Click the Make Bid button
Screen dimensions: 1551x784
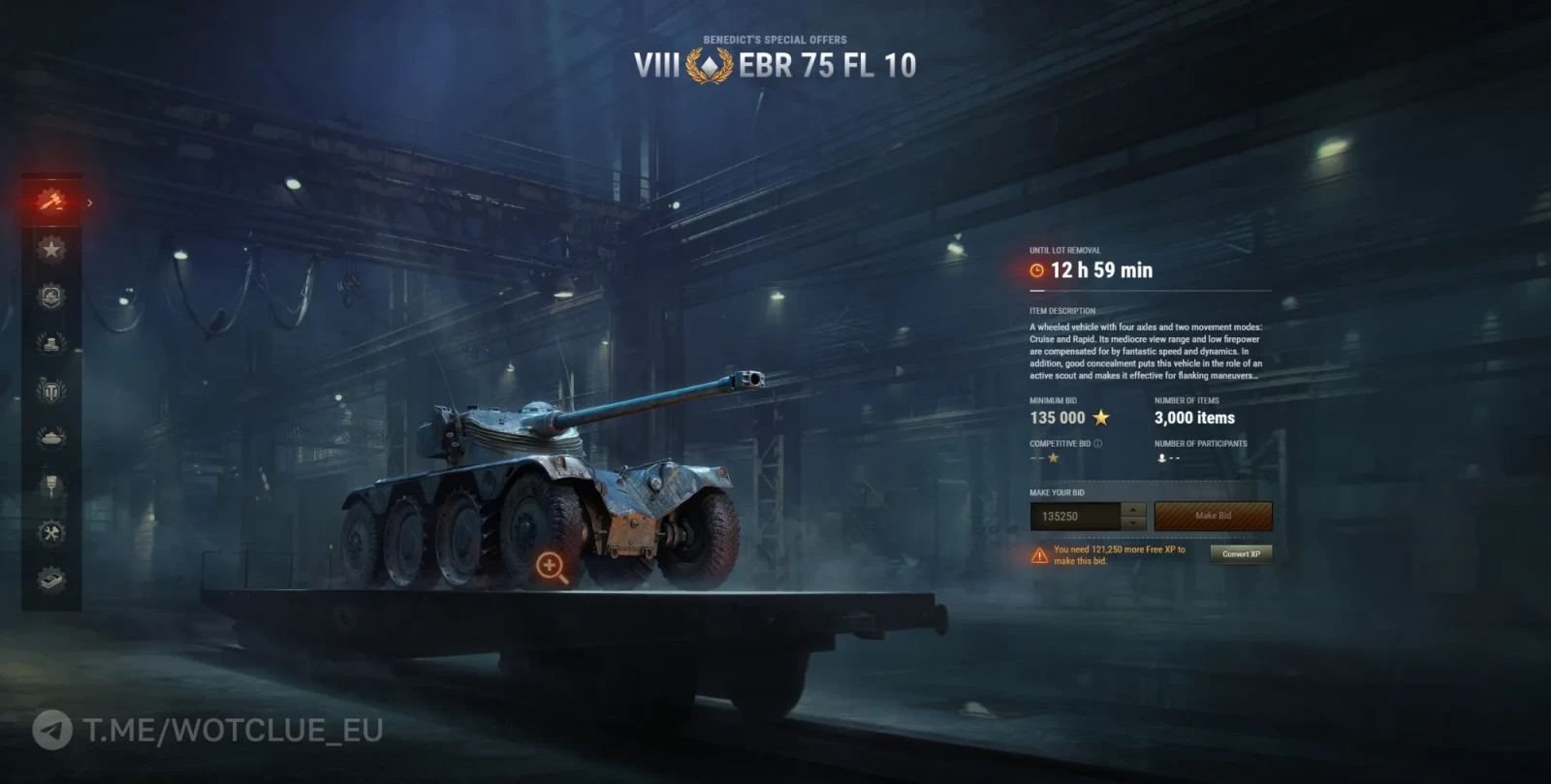pyautogui.click(x=1213, y=516)
